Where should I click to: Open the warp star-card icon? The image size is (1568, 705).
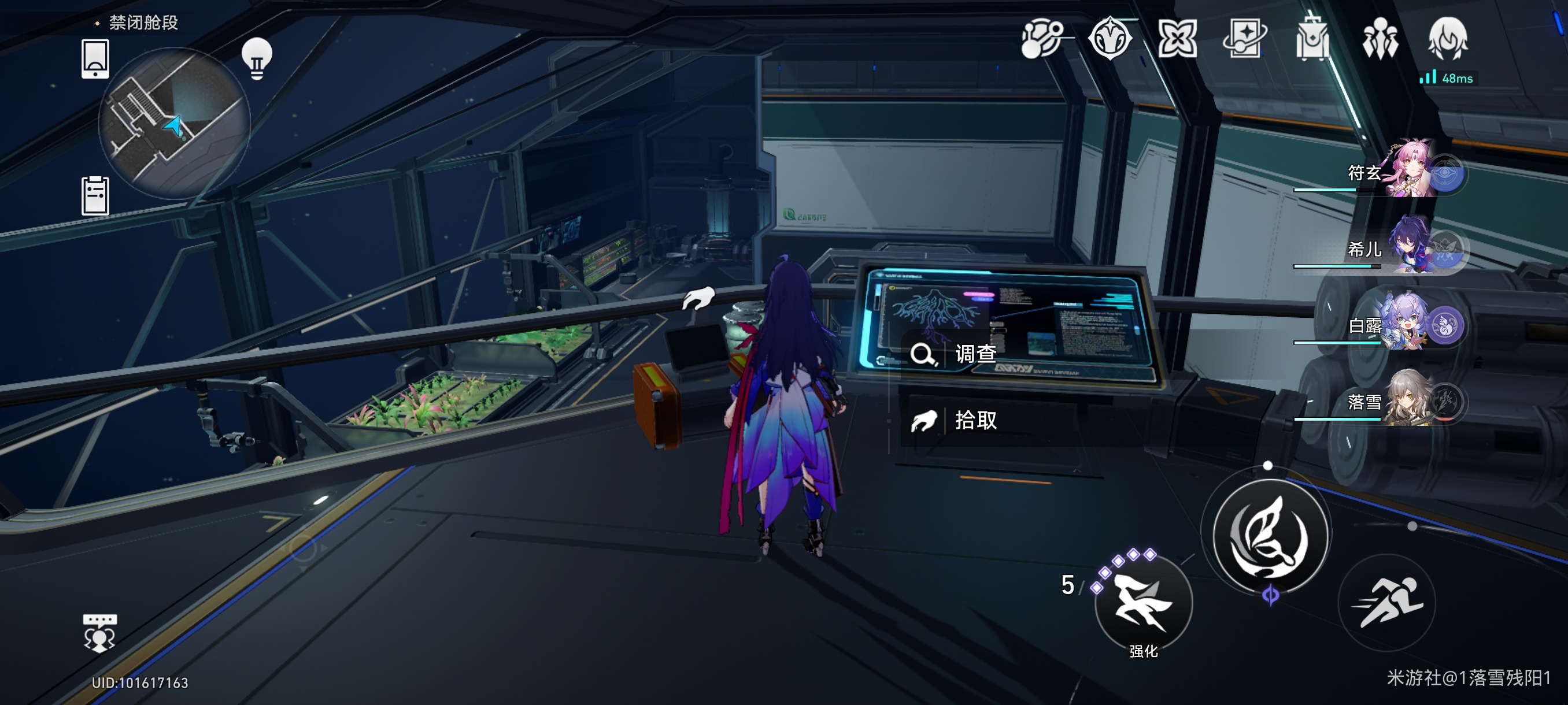[1244, 39]
